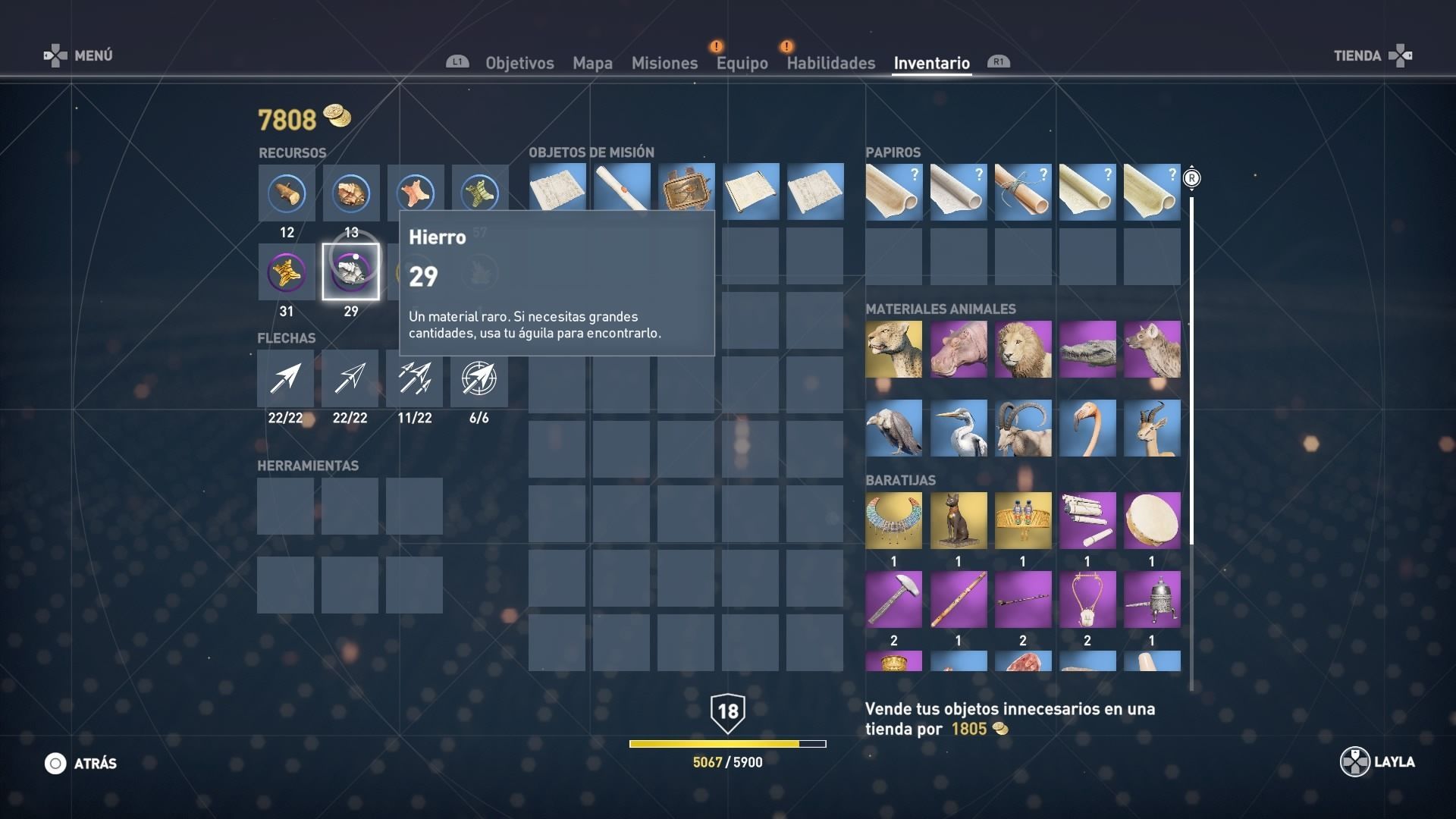Screen dimensions: 1456x819
Task: Select the lion animal material
Action: (1022, 349)
